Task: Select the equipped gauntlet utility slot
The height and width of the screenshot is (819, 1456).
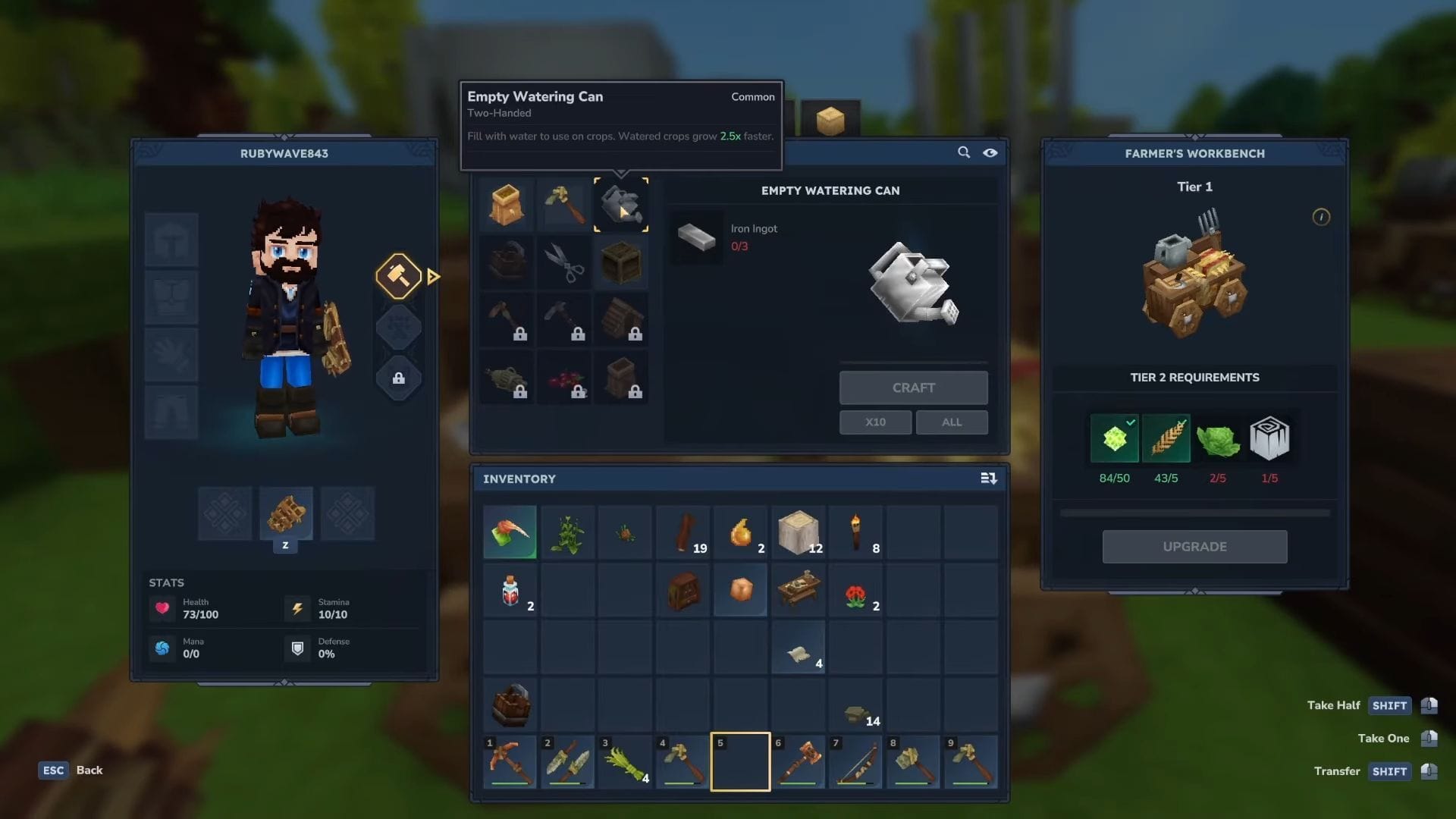Action: pos(286,513)
